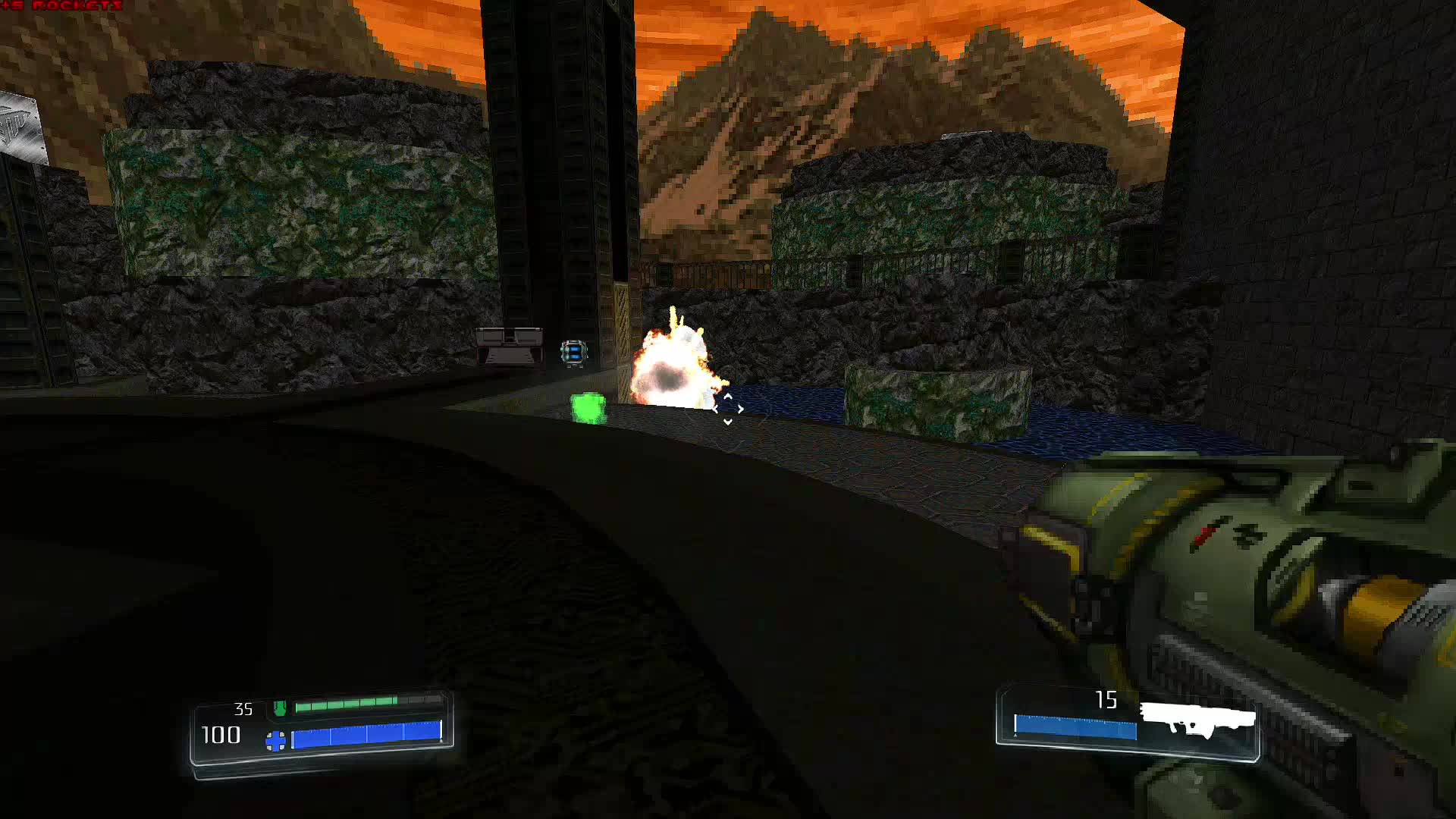
Task: Click the blue health cross icon
Action: coord(276,740)
